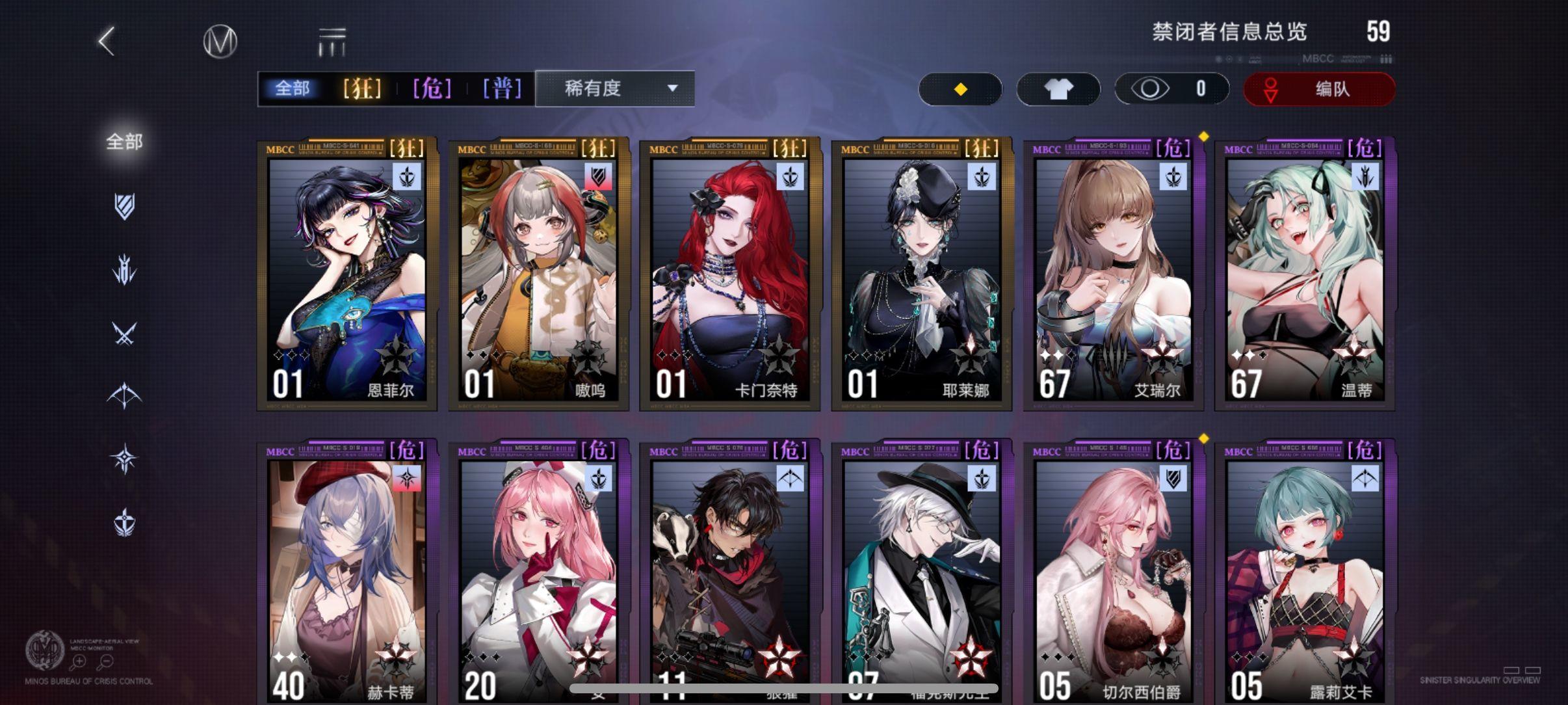Image resolution: width=1568 pixels, height=705 pixels.
Task: Toggle the shirt skin filter button
Action: 1060,88
